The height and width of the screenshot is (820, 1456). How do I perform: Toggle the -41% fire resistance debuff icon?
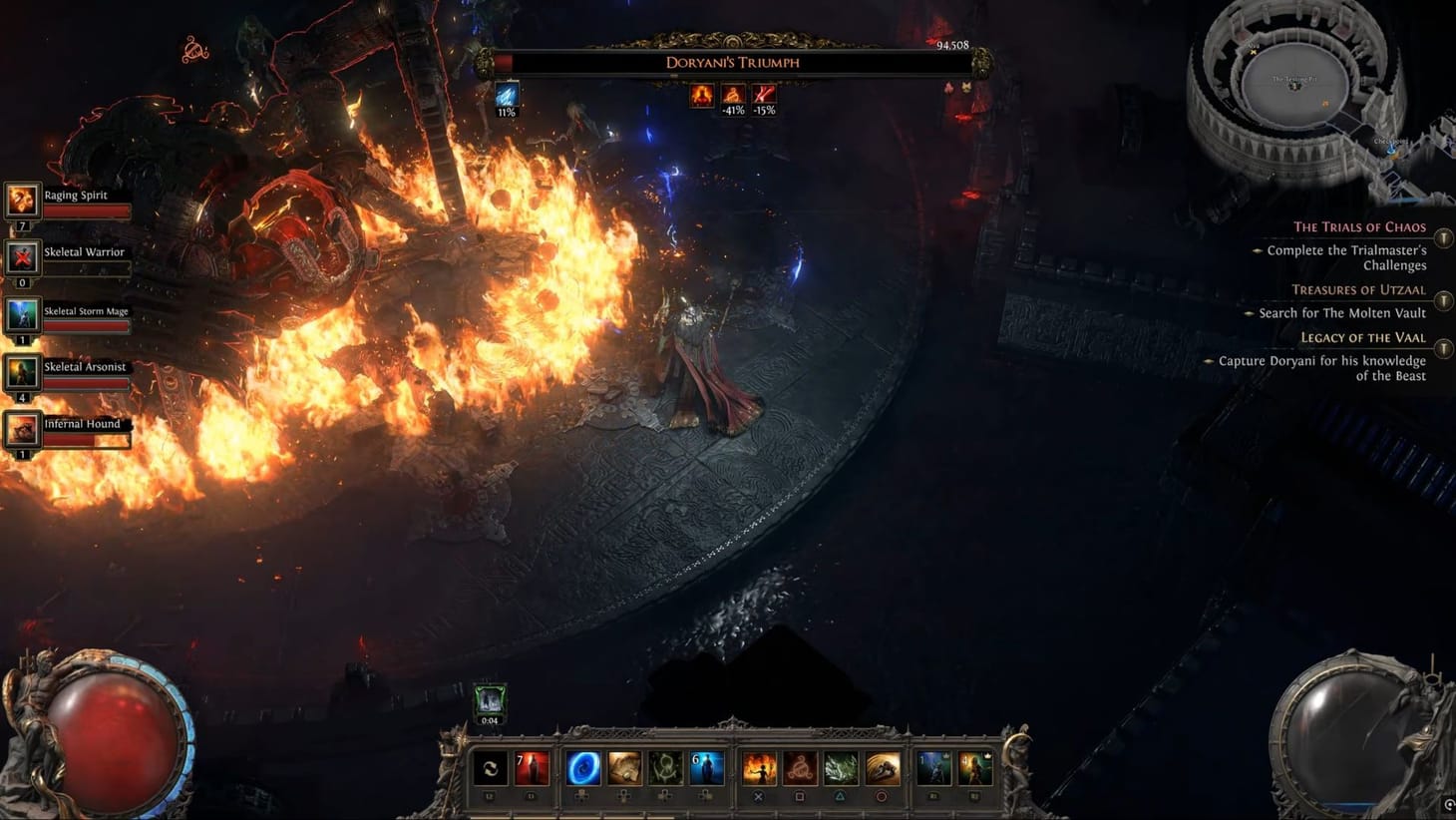(732, 95)
